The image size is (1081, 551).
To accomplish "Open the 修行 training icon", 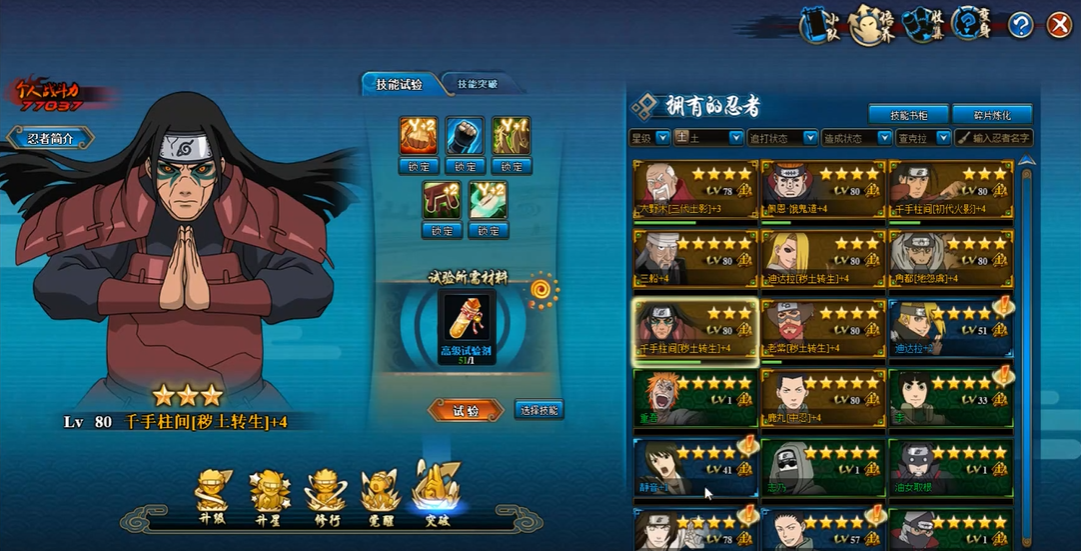I will 325,494.
